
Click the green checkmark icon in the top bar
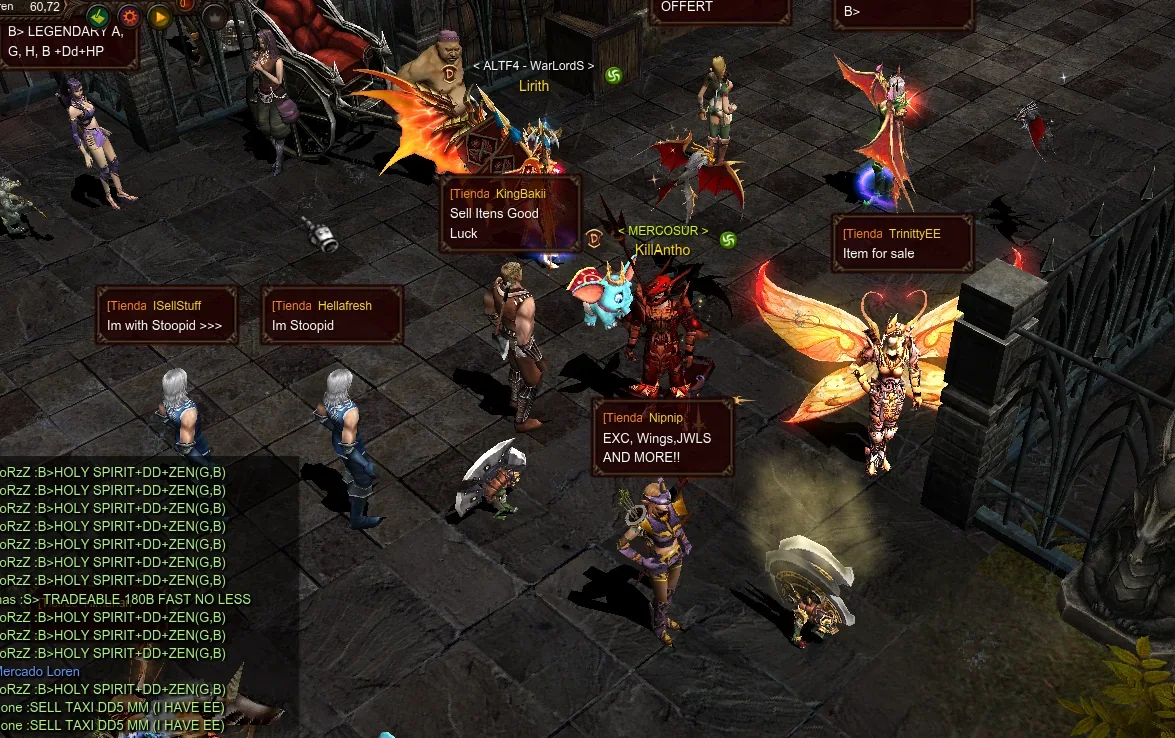coord(99,16)
